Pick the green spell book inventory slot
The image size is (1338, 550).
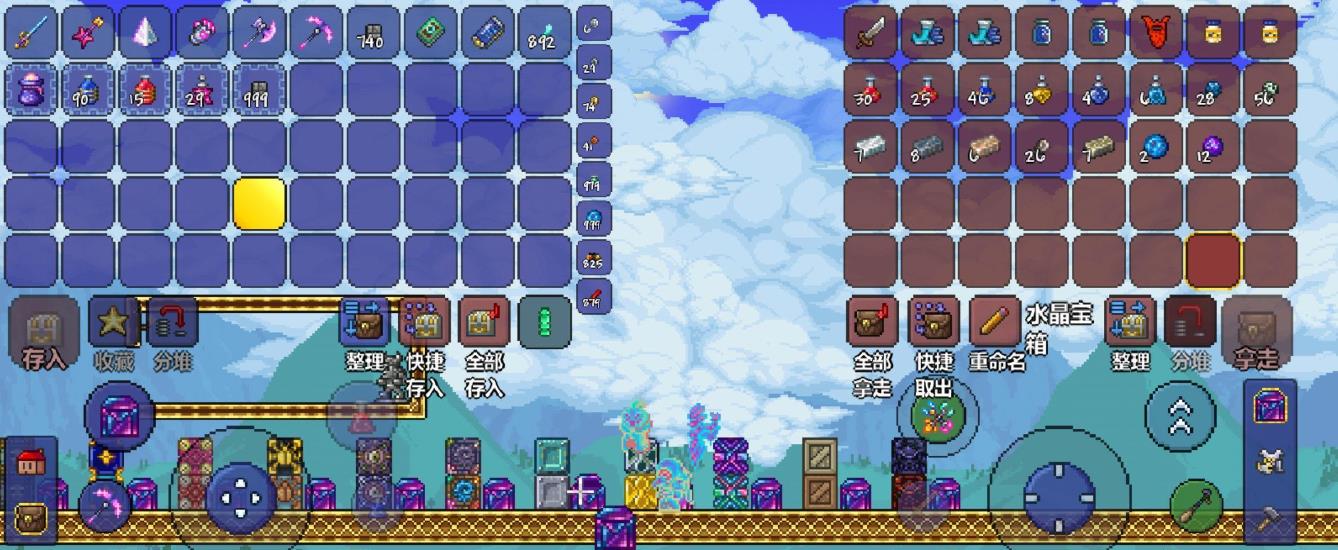(x=431, y=33)
